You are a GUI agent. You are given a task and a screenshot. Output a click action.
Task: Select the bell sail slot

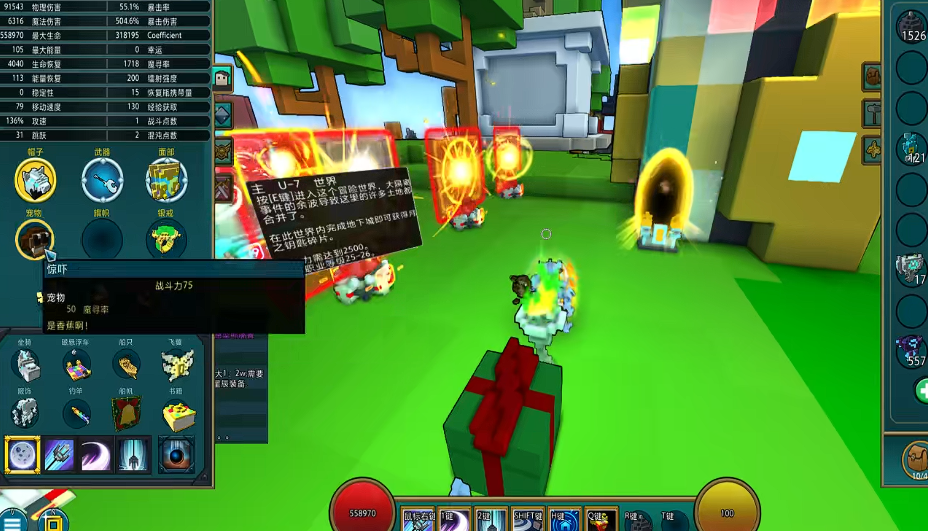point(127,412)
